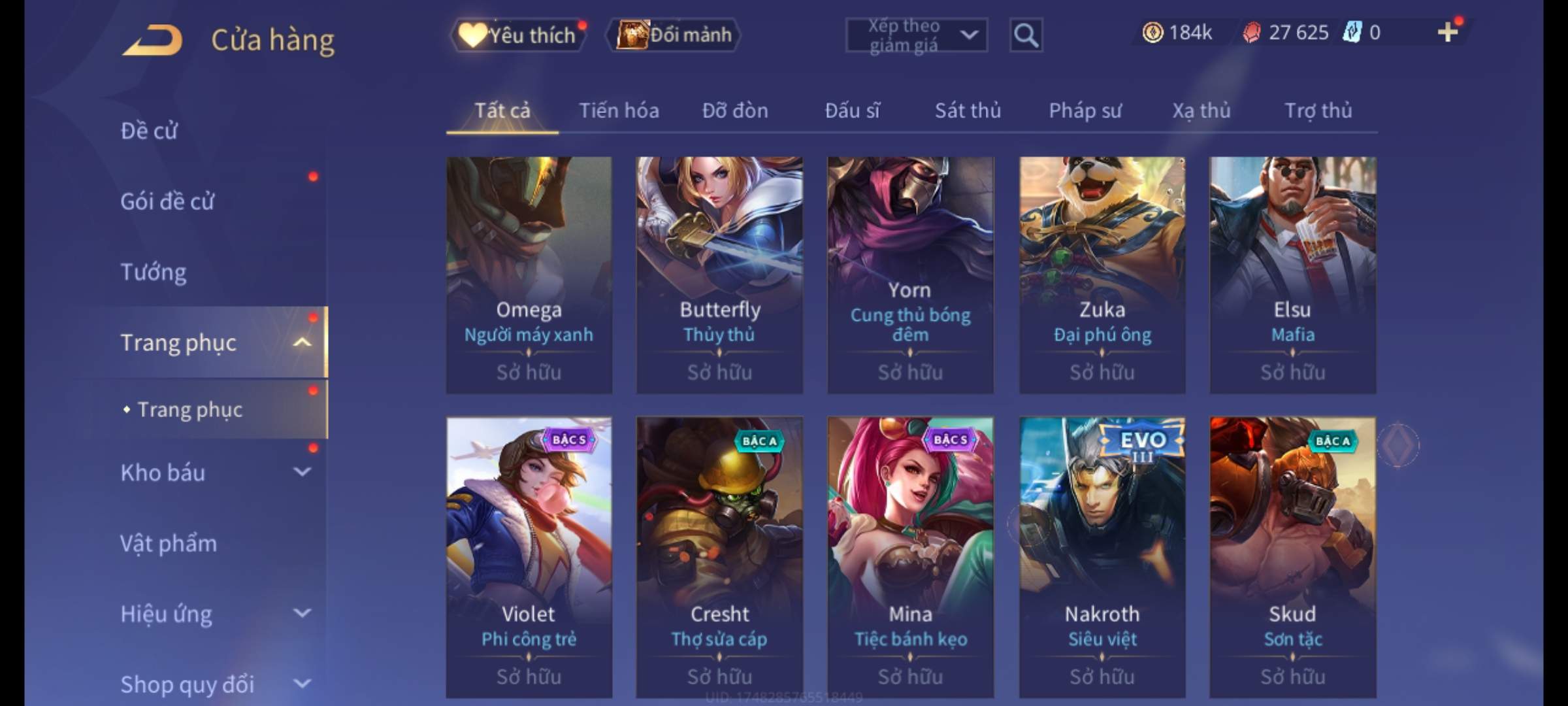Screen dimensions: 1568x706
Task: Switch to the Tiến hóa tab
Action: [x=619, y=110]
